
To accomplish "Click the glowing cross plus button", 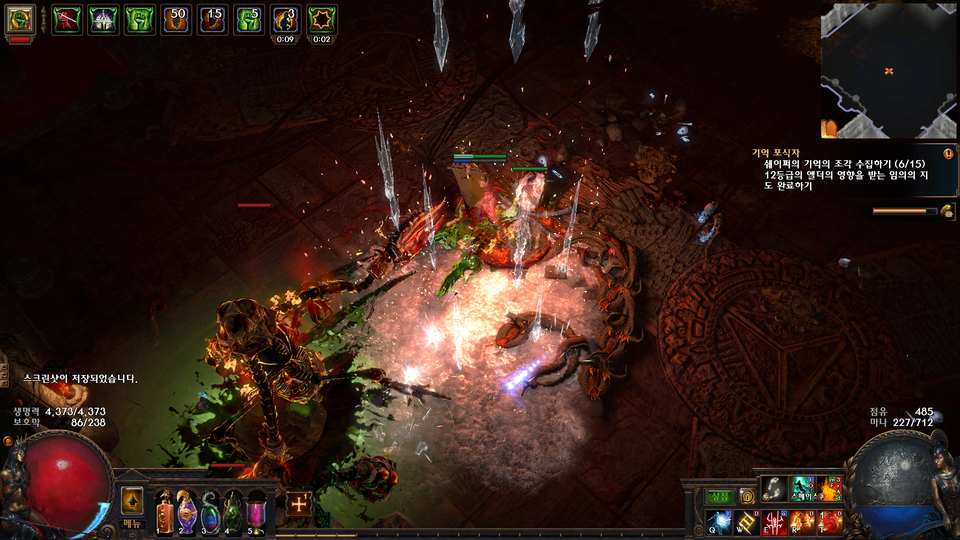I will click(x=299, y=504).
